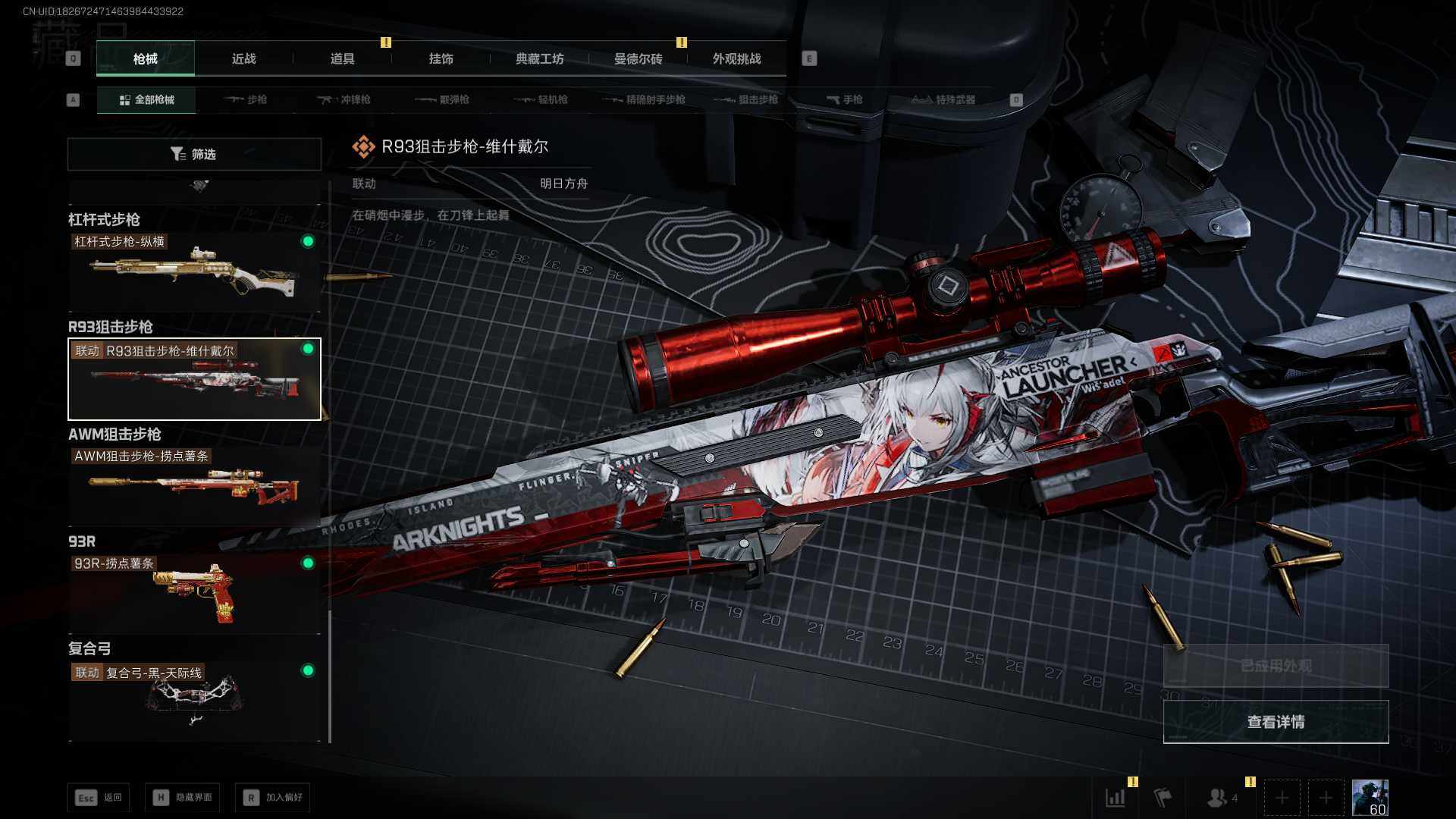This screenshot has height=819, width=1456.
Task: Switch to the 近战 melee tab
Action: coord(243,59)
